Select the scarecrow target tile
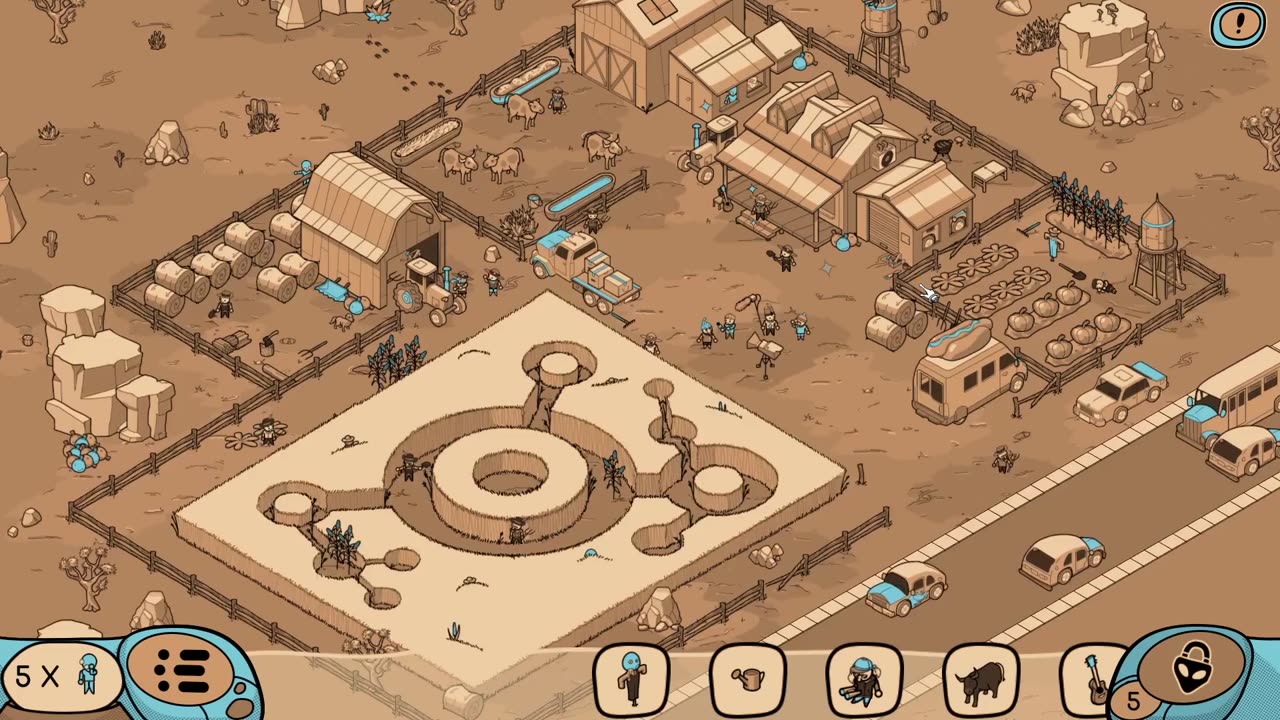 tap(631, 679)
